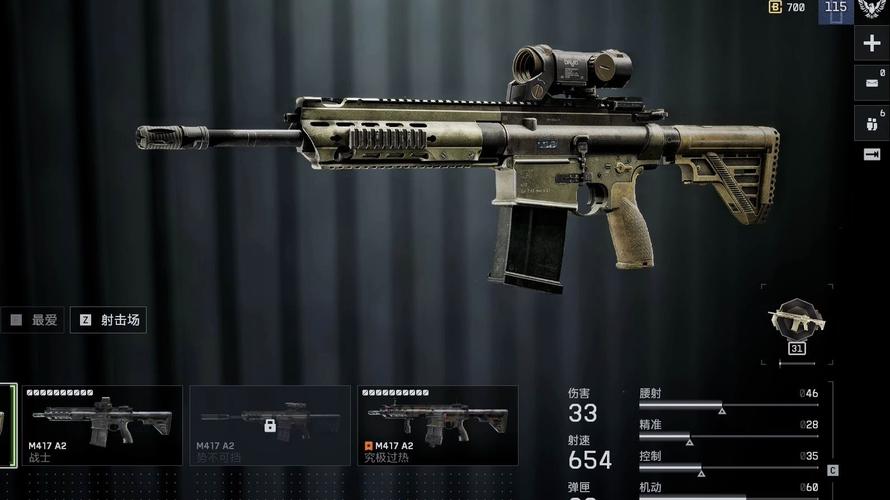Click the arrow-to-bar collapse icon
The image size is (890, 500).
872,155
